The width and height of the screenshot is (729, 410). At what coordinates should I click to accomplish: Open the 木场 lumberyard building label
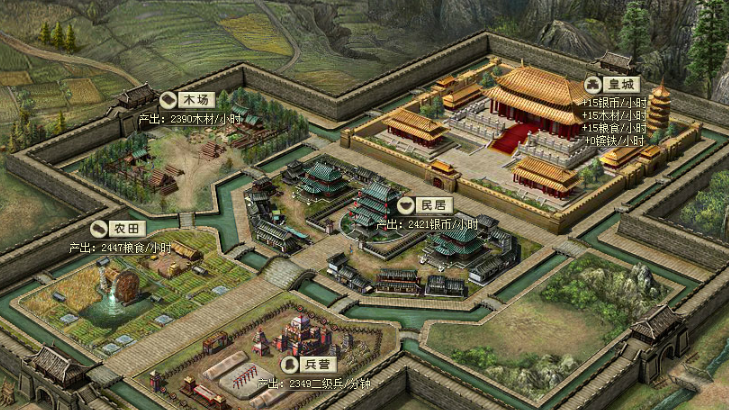187,100
